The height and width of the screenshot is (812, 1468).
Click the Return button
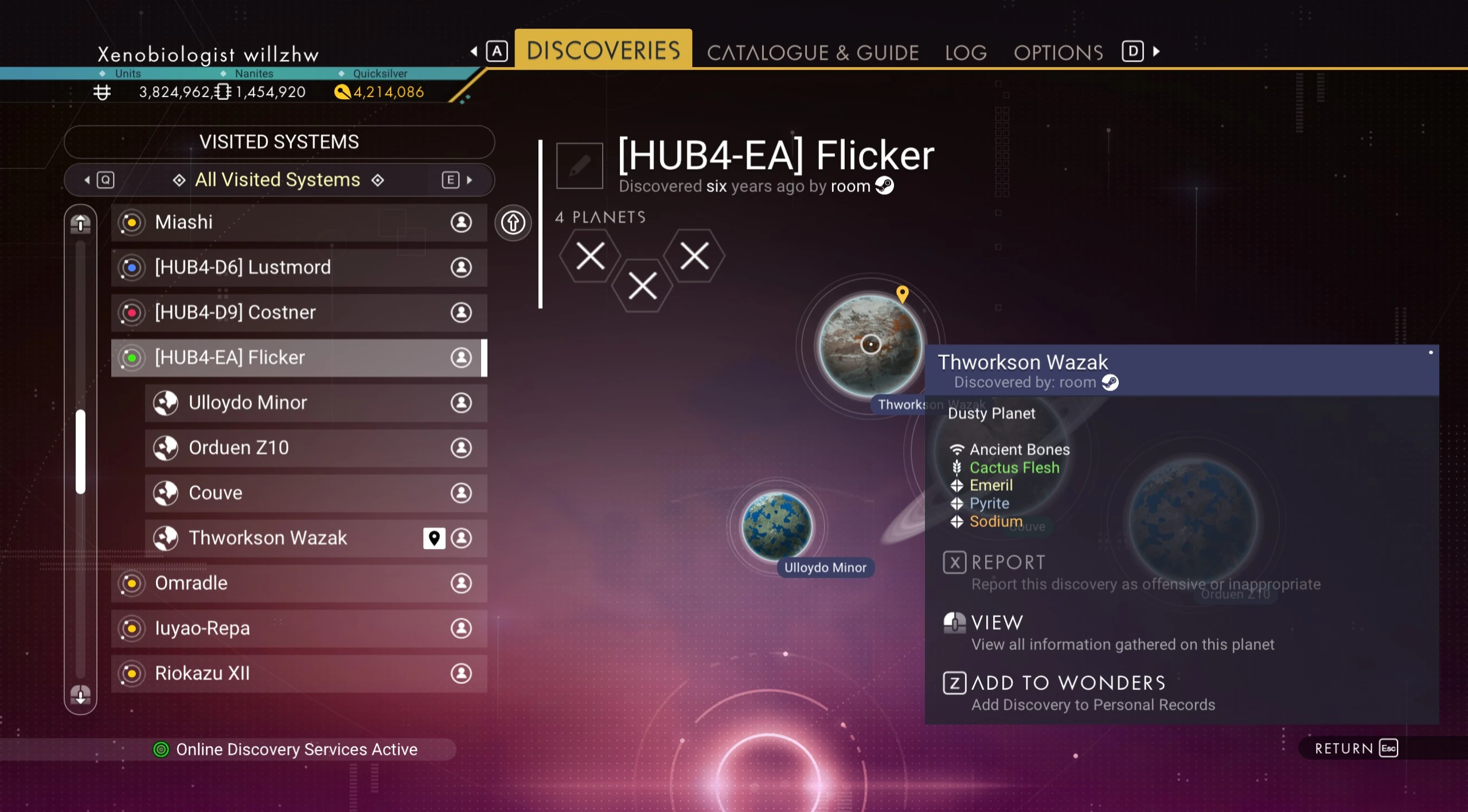point(1356,748)
